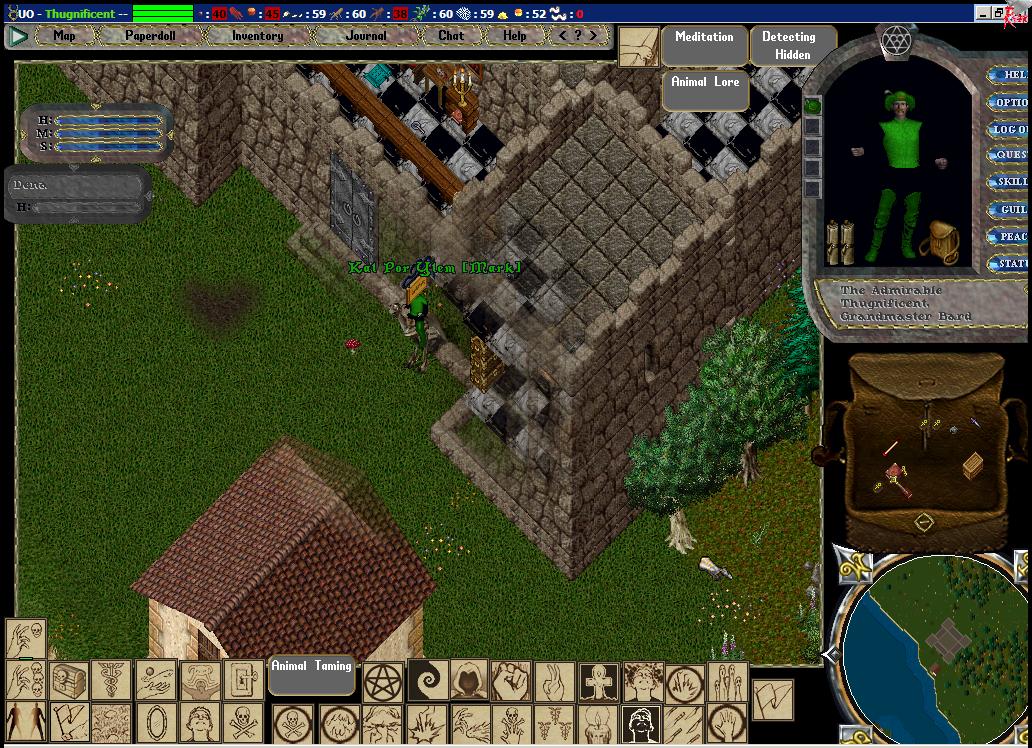Open the Chat menu entry

point(451,36)
